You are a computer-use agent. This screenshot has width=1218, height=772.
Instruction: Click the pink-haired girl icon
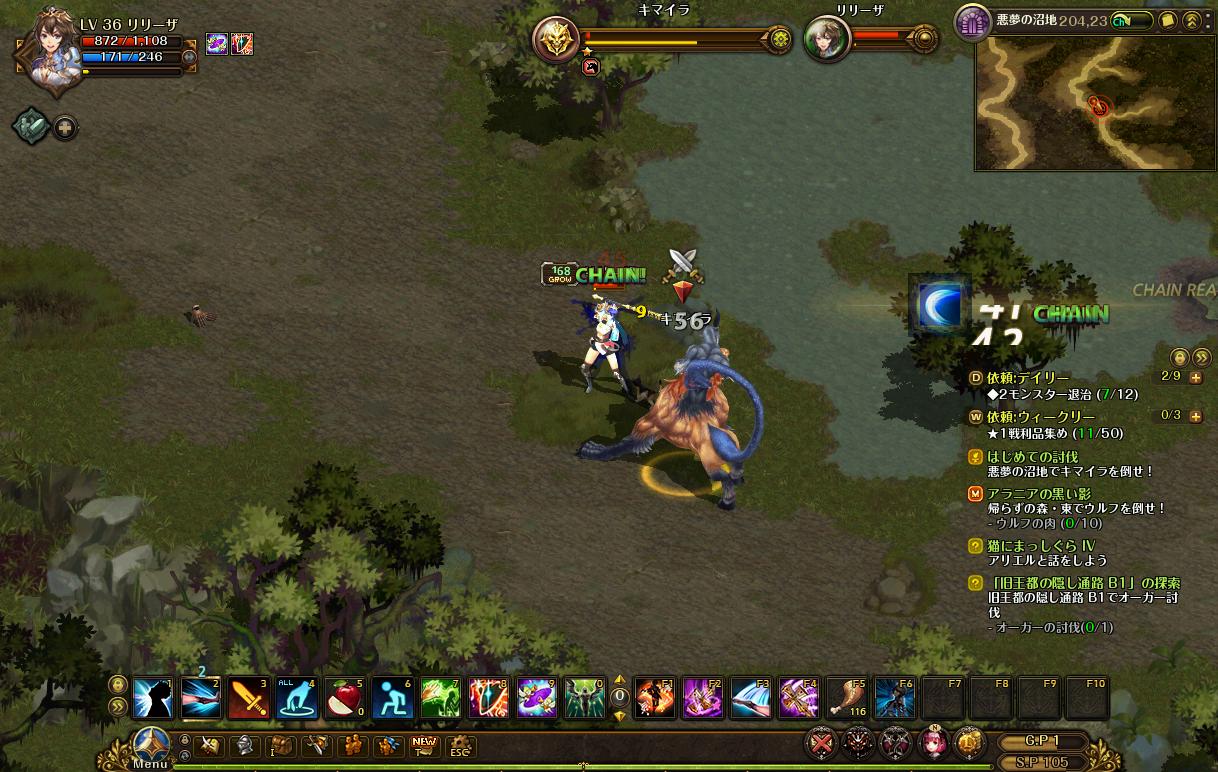click(x=930, y=743)
